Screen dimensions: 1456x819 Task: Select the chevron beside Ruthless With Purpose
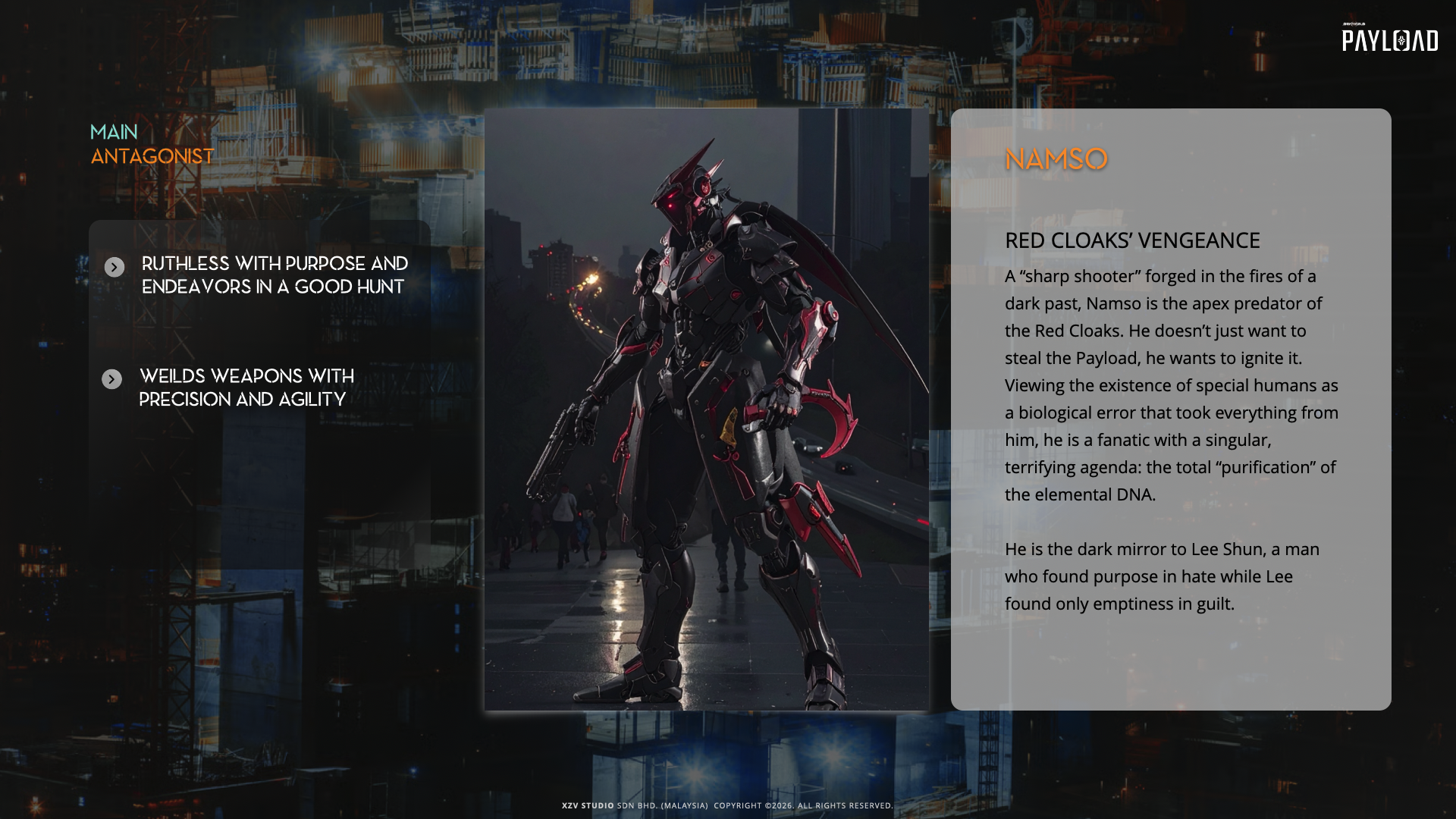pos(115,267)
